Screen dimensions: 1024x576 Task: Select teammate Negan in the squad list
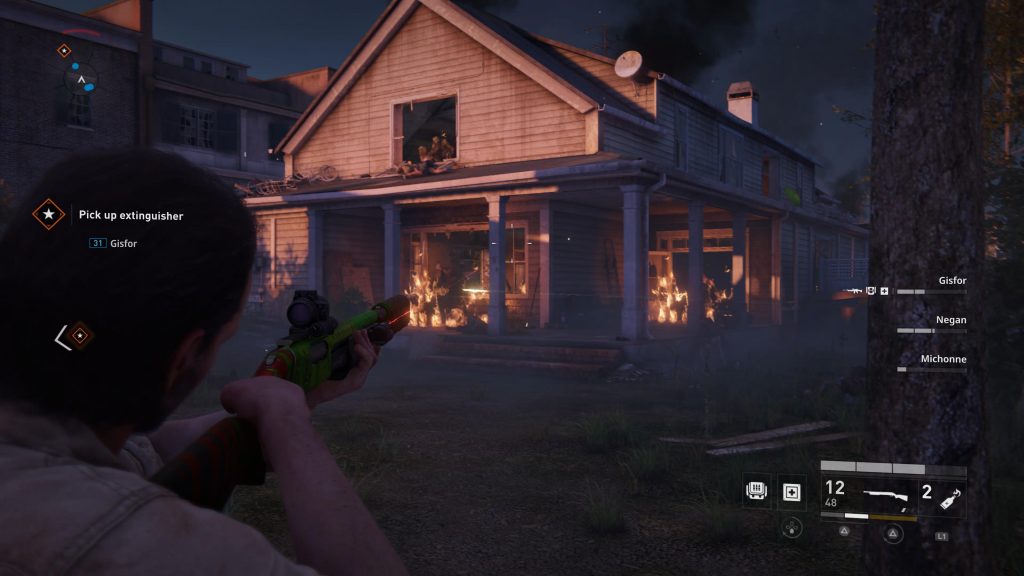(x=952, y=320)
